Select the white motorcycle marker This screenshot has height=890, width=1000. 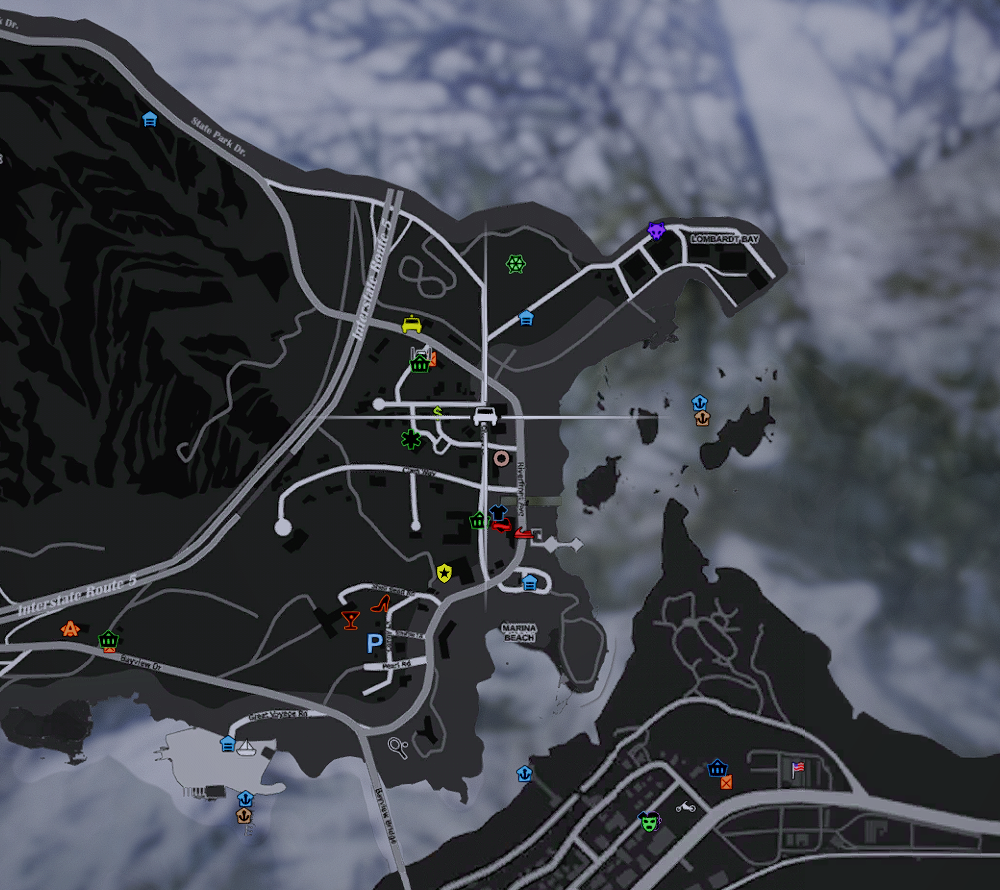point(685,806)
